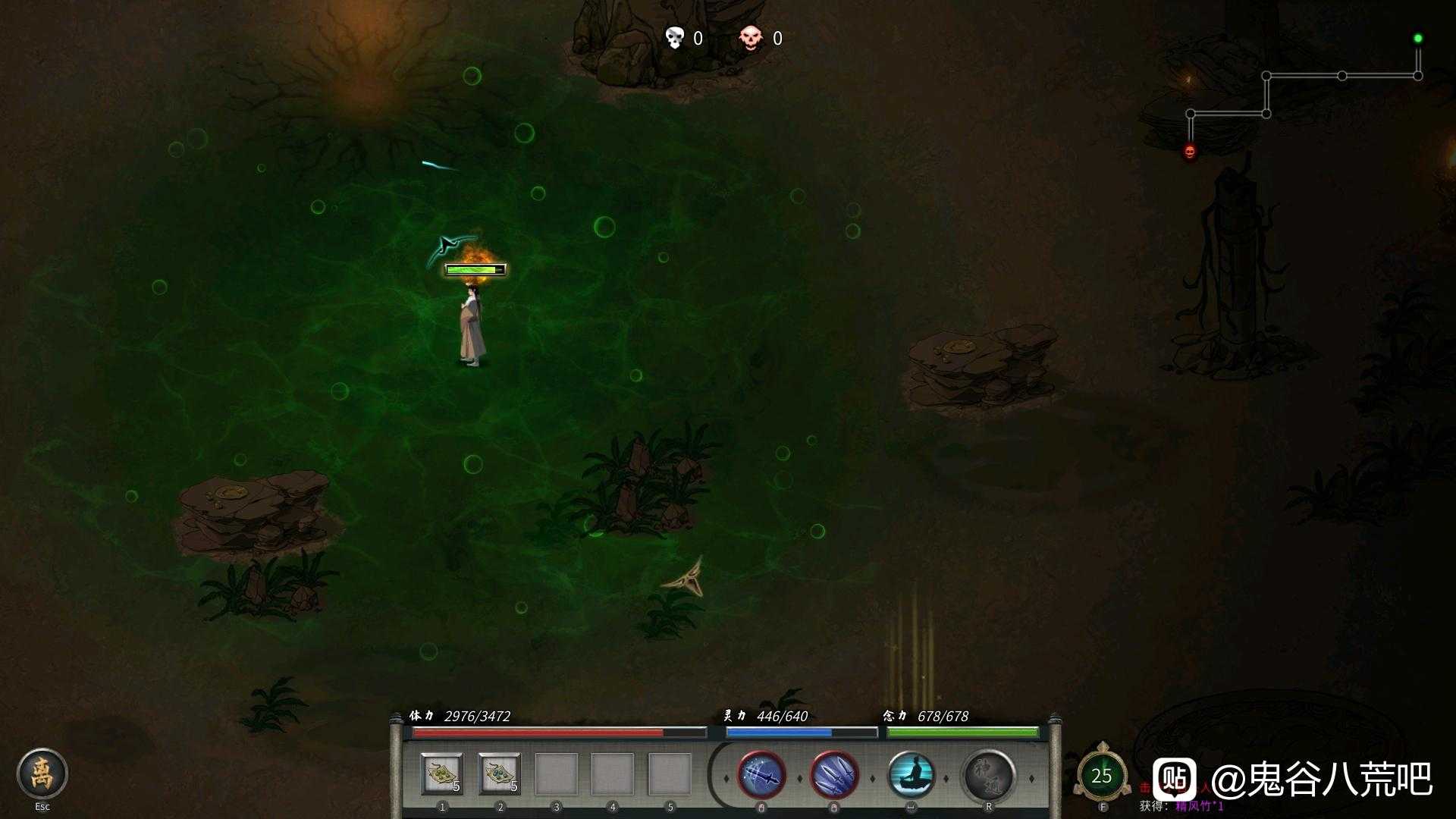
Task: Select the red skull boss marker on minimap
Action: pos(1190,152)
